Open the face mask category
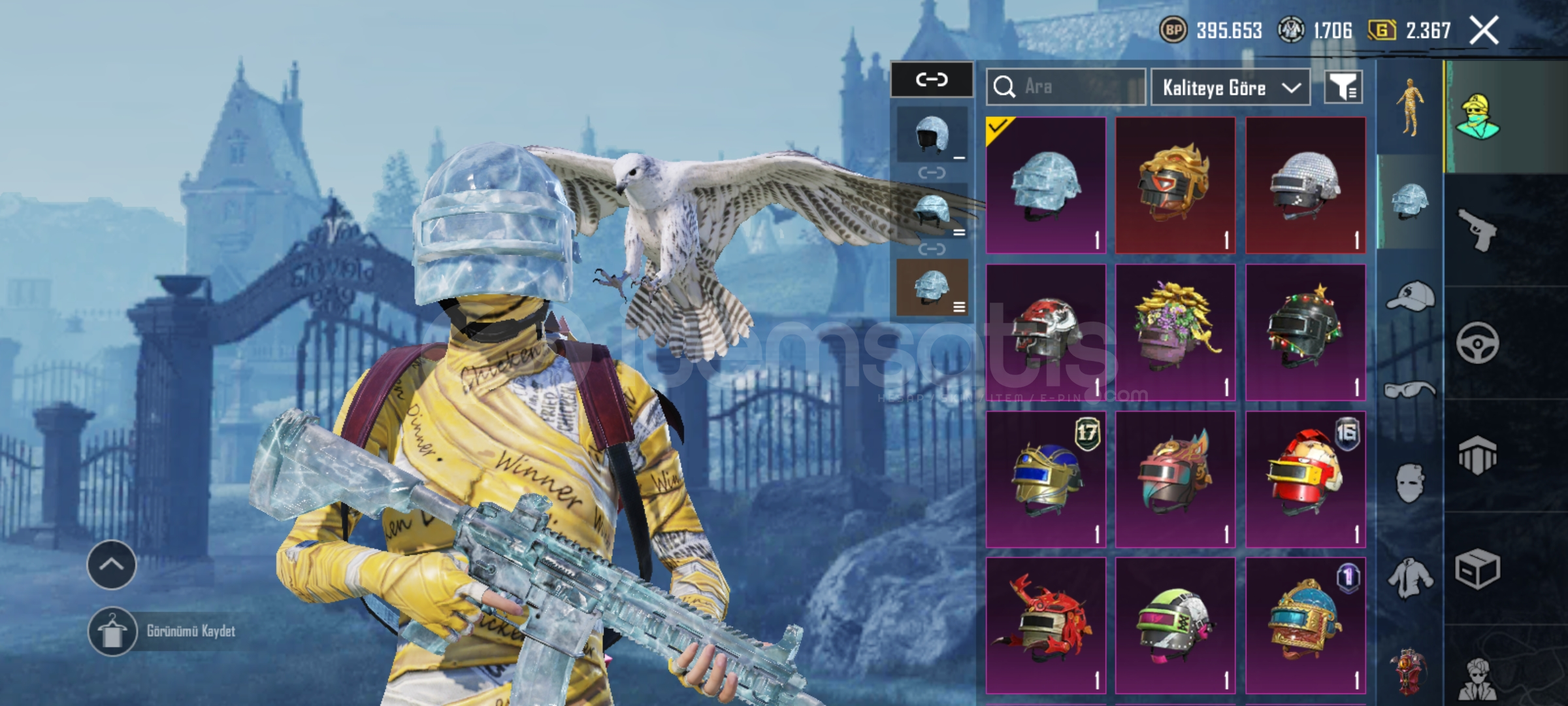Screen dimensions: 1568x706 coord(1410,484)
